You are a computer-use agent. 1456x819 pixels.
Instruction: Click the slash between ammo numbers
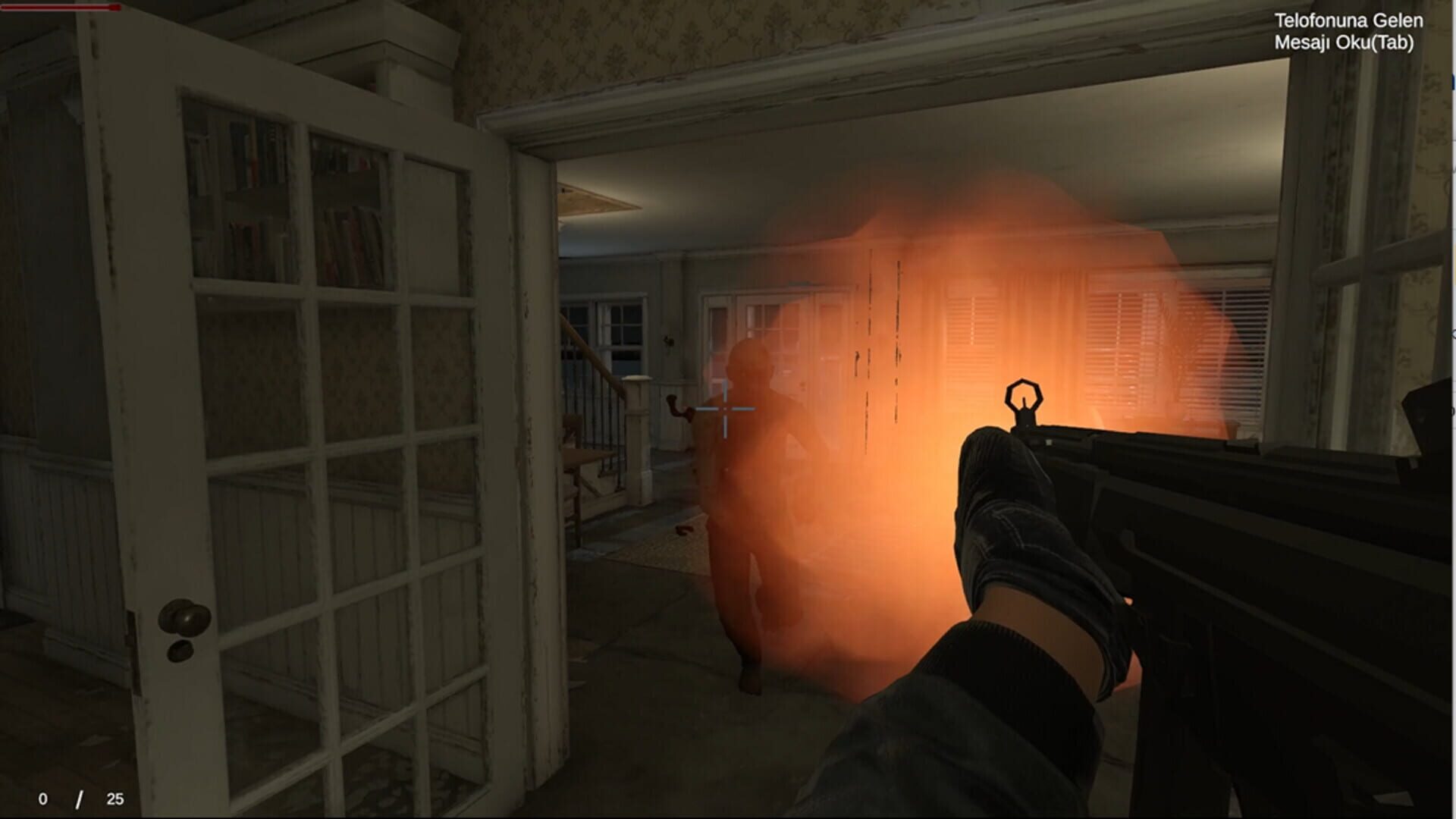point(78,797)
